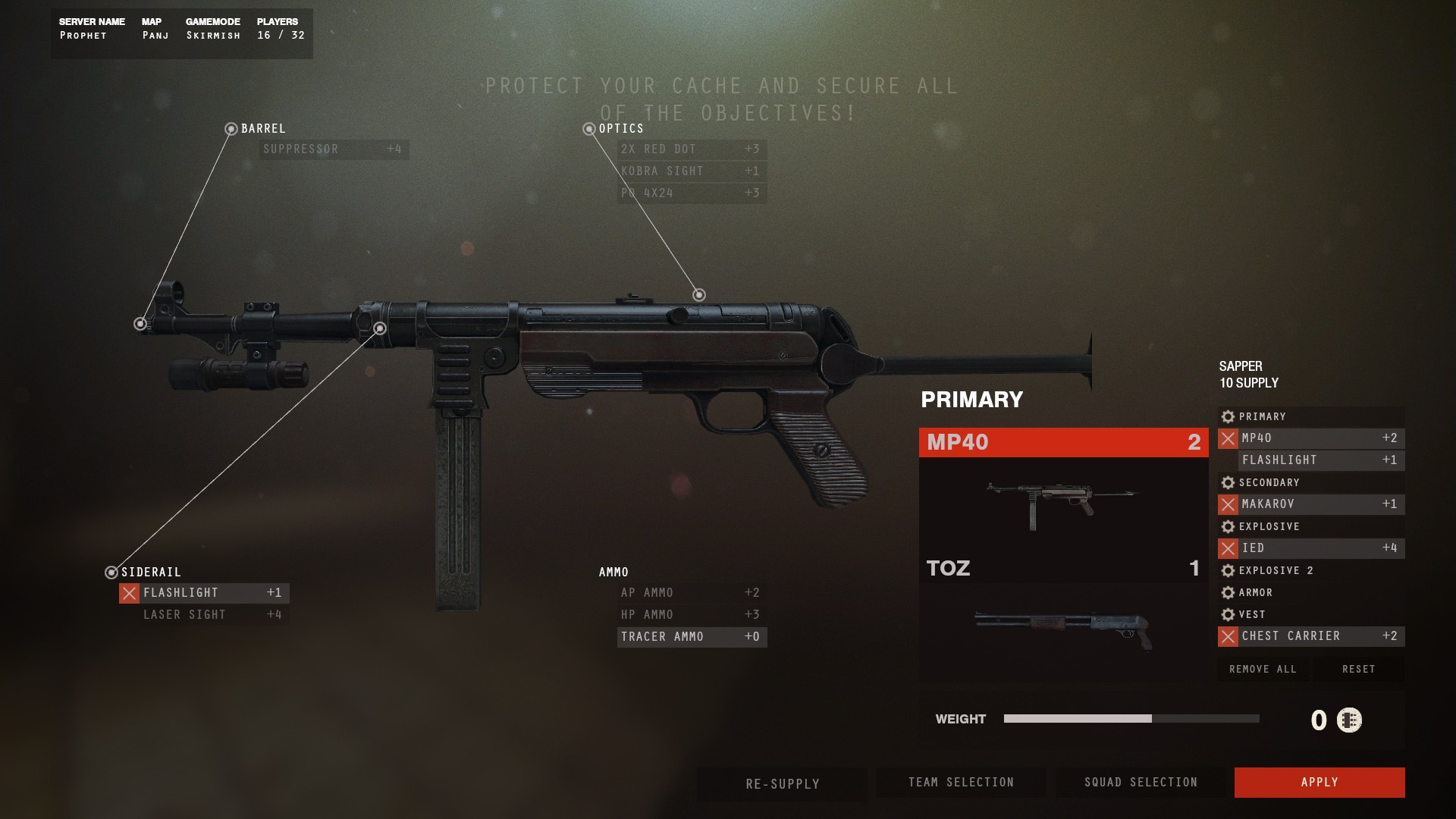Click the VEST gear icon
The height and width of the screenshot is (819, 1456).
pos(1227,614)
